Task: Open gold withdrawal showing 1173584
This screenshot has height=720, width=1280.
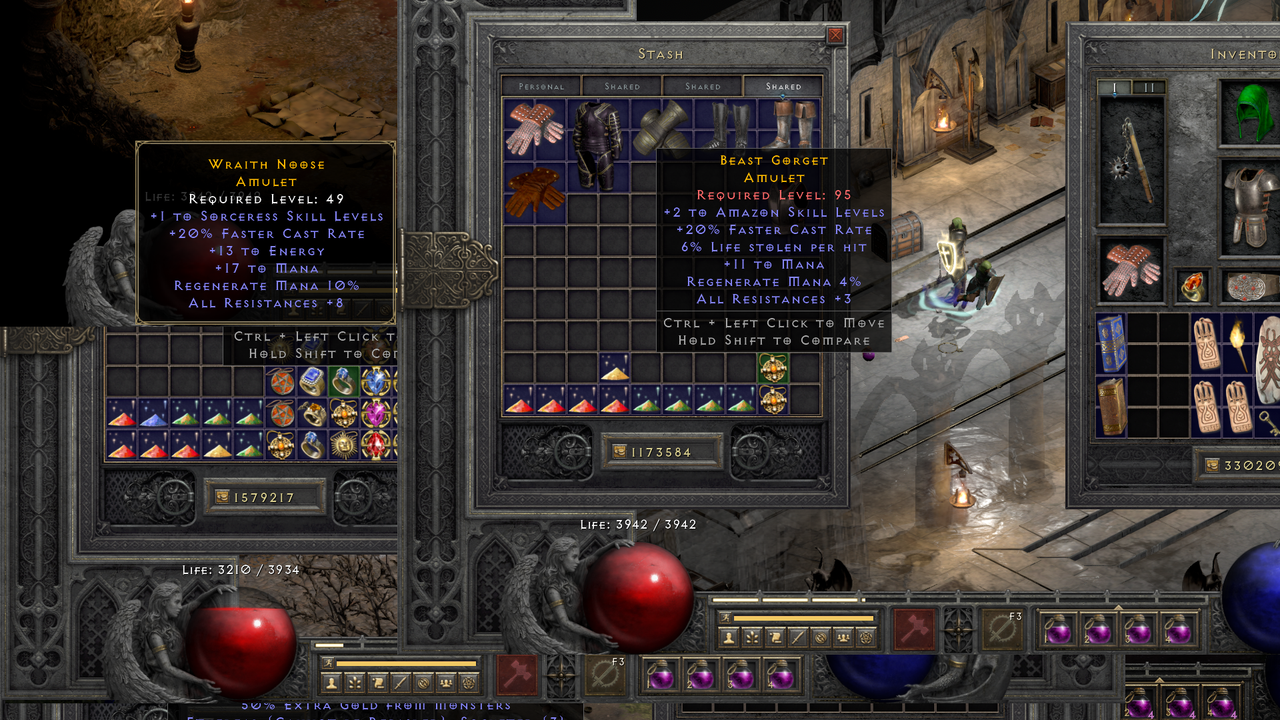Action: (662, 452)
